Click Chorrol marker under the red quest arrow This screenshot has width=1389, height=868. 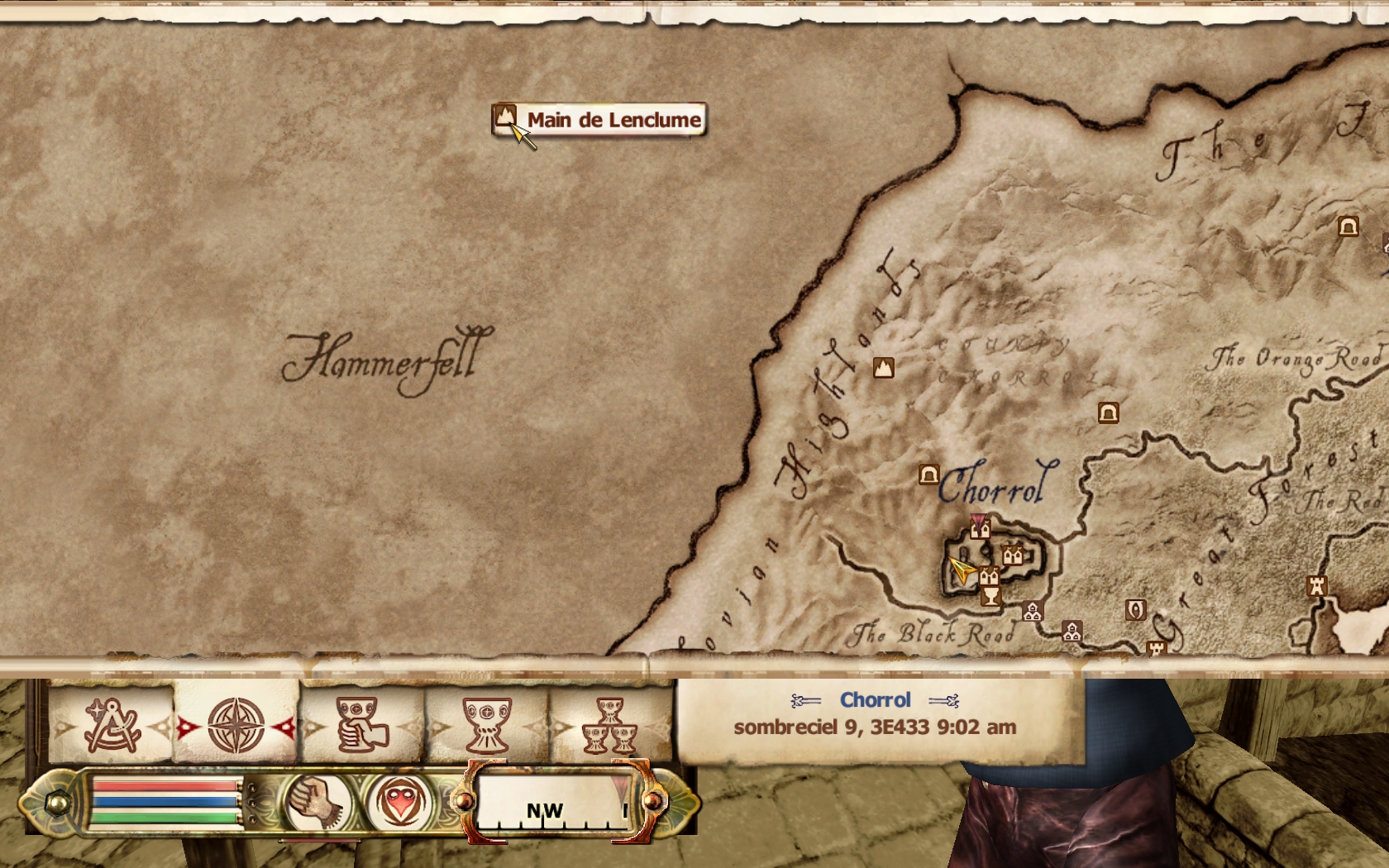pyautogui.click(x=980, y=531)
